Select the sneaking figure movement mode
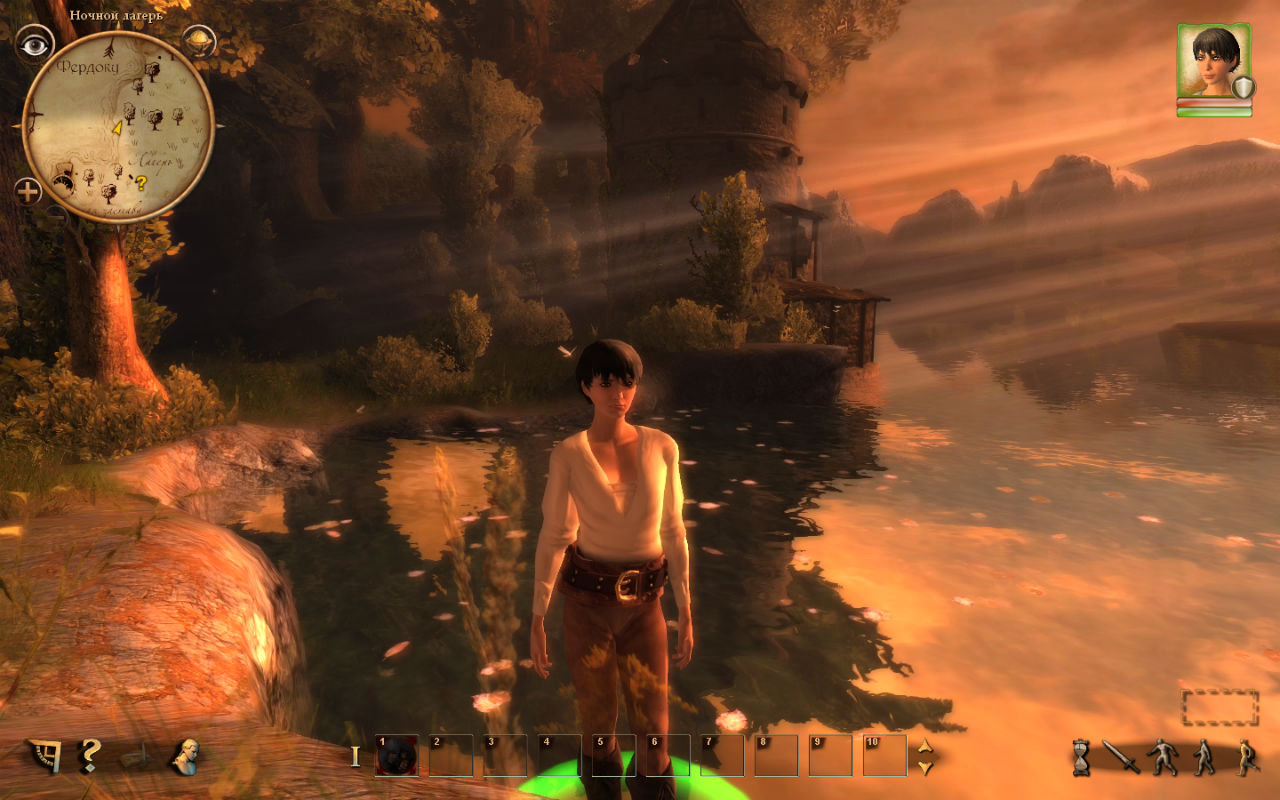 1163,757
